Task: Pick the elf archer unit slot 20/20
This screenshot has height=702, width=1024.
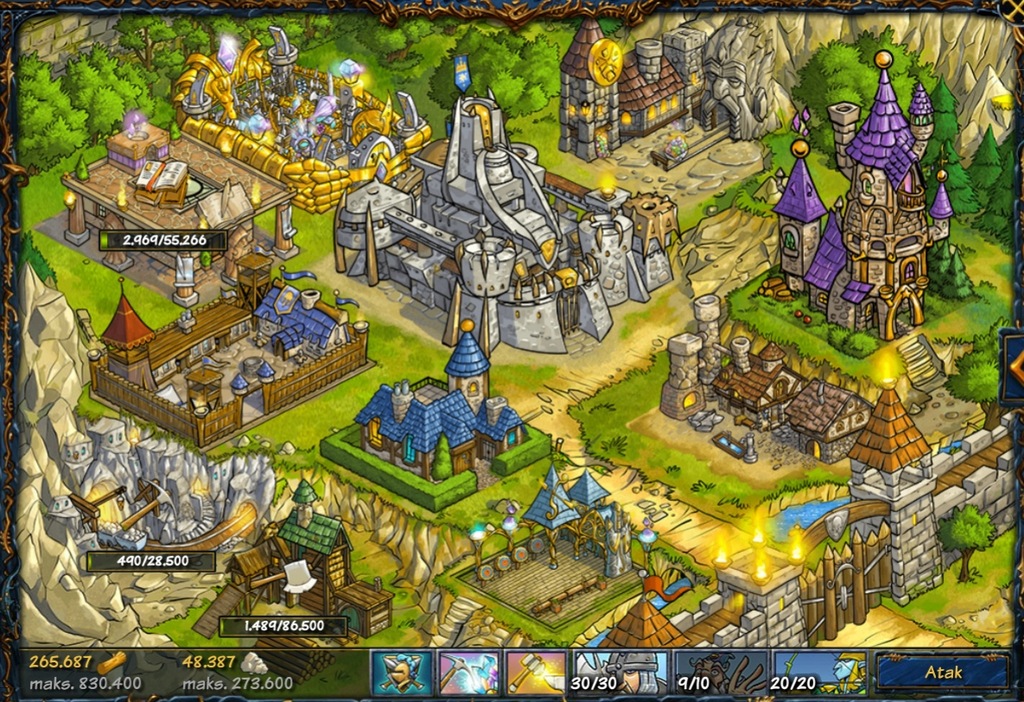Action: pos(819,673)
